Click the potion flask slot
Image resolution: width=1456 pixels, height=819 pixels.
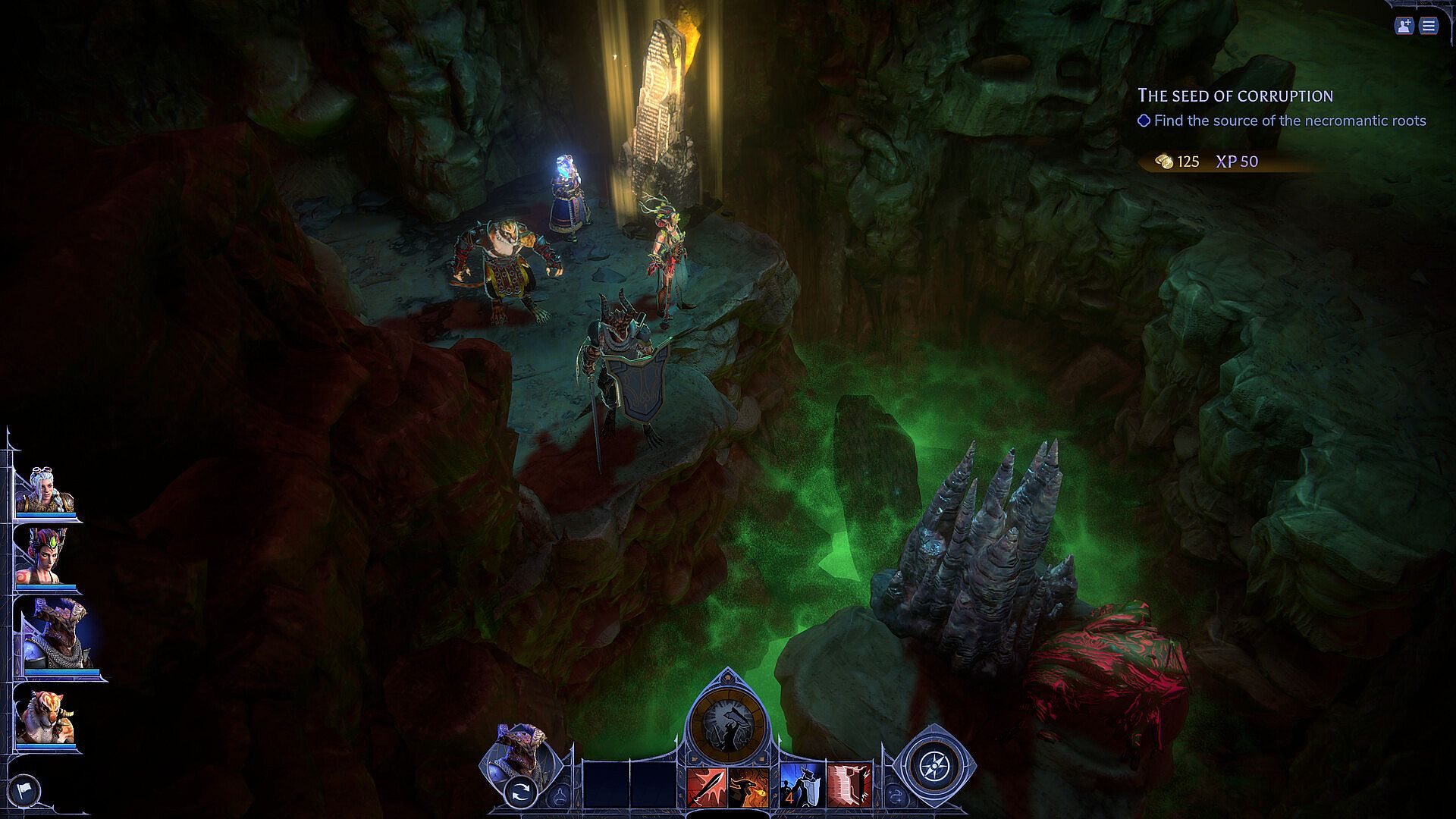(560, 795)
